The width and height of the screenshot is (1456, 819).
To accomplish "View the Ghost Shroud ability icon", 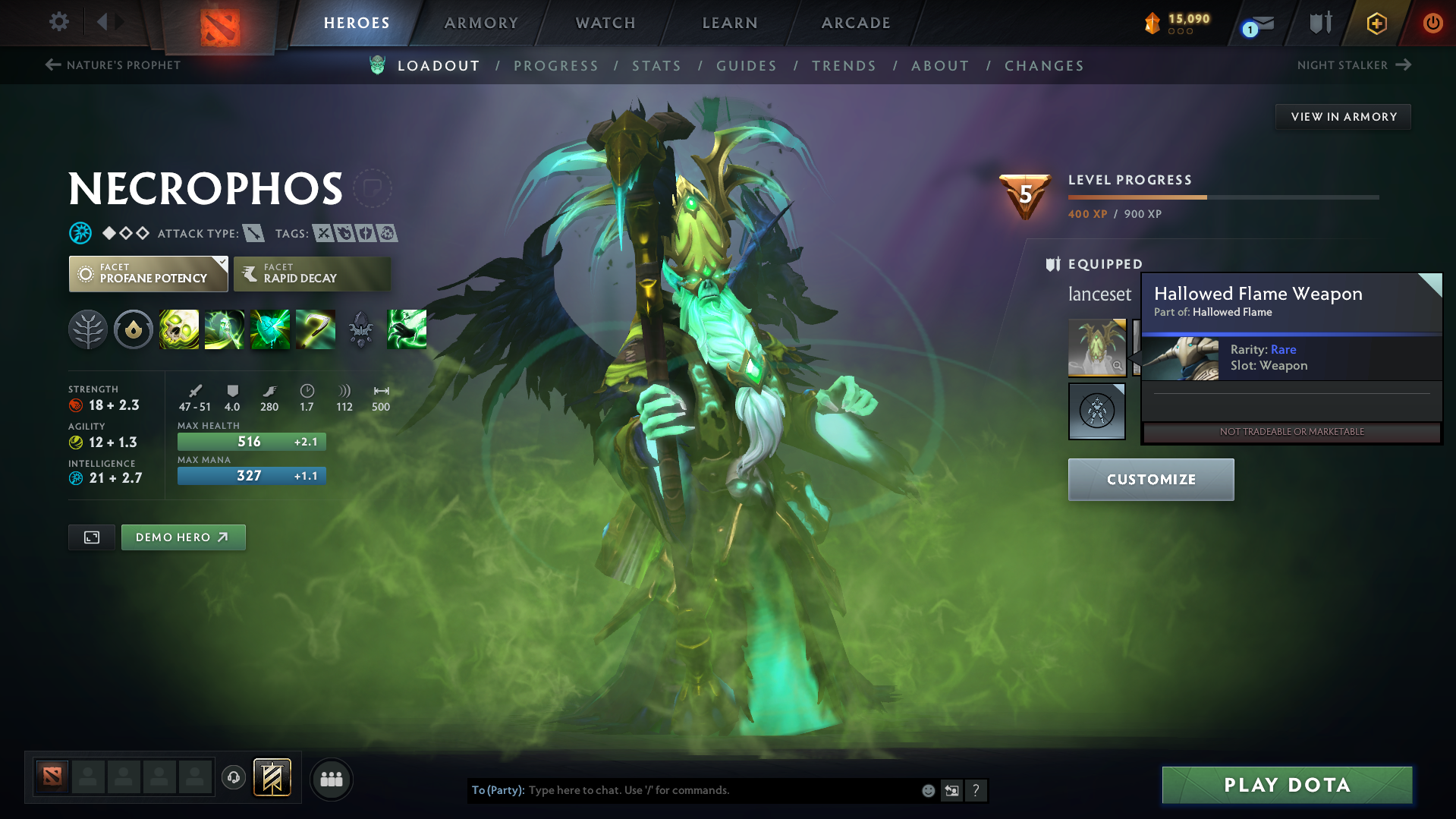I will (x=225, y=329).
